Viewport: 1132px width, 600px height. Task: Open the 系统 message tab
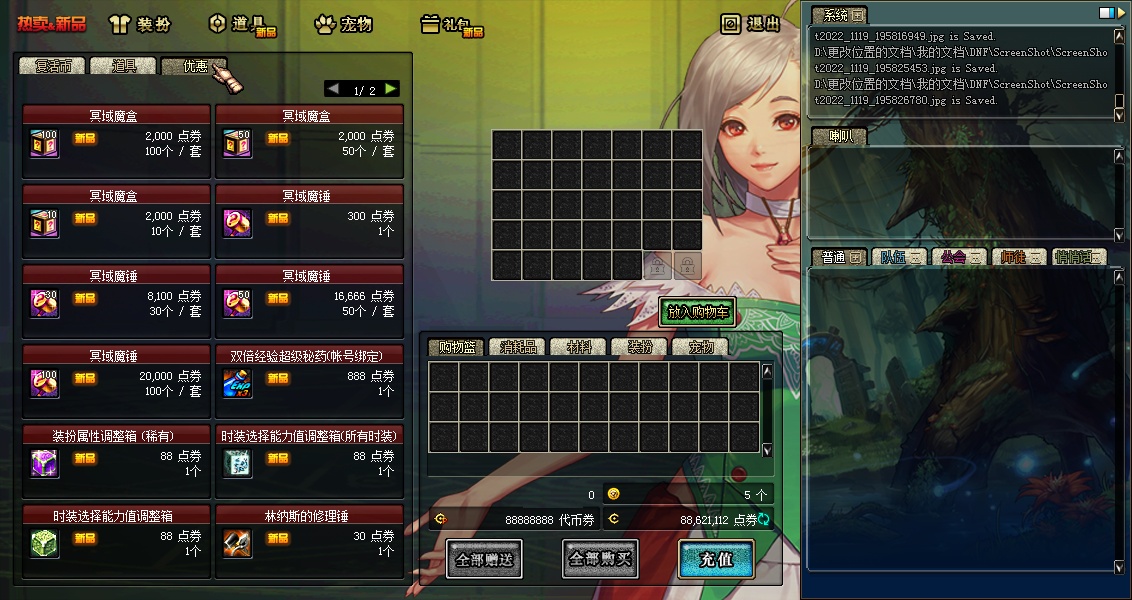(x=837, y=15)
